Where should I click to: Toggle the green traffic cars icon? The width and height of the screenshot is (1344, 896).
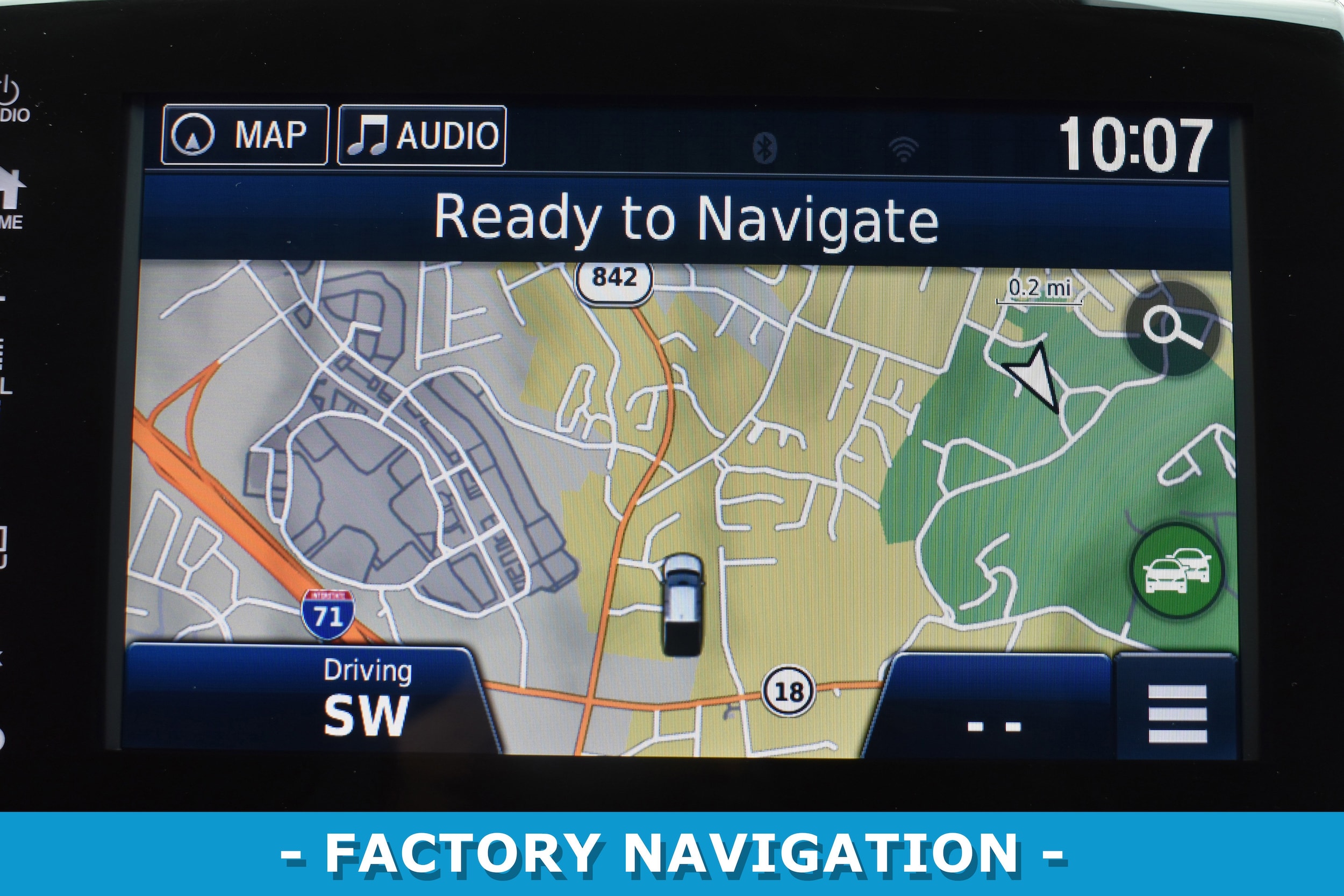pyautogui.click(x=1176, y=571)
